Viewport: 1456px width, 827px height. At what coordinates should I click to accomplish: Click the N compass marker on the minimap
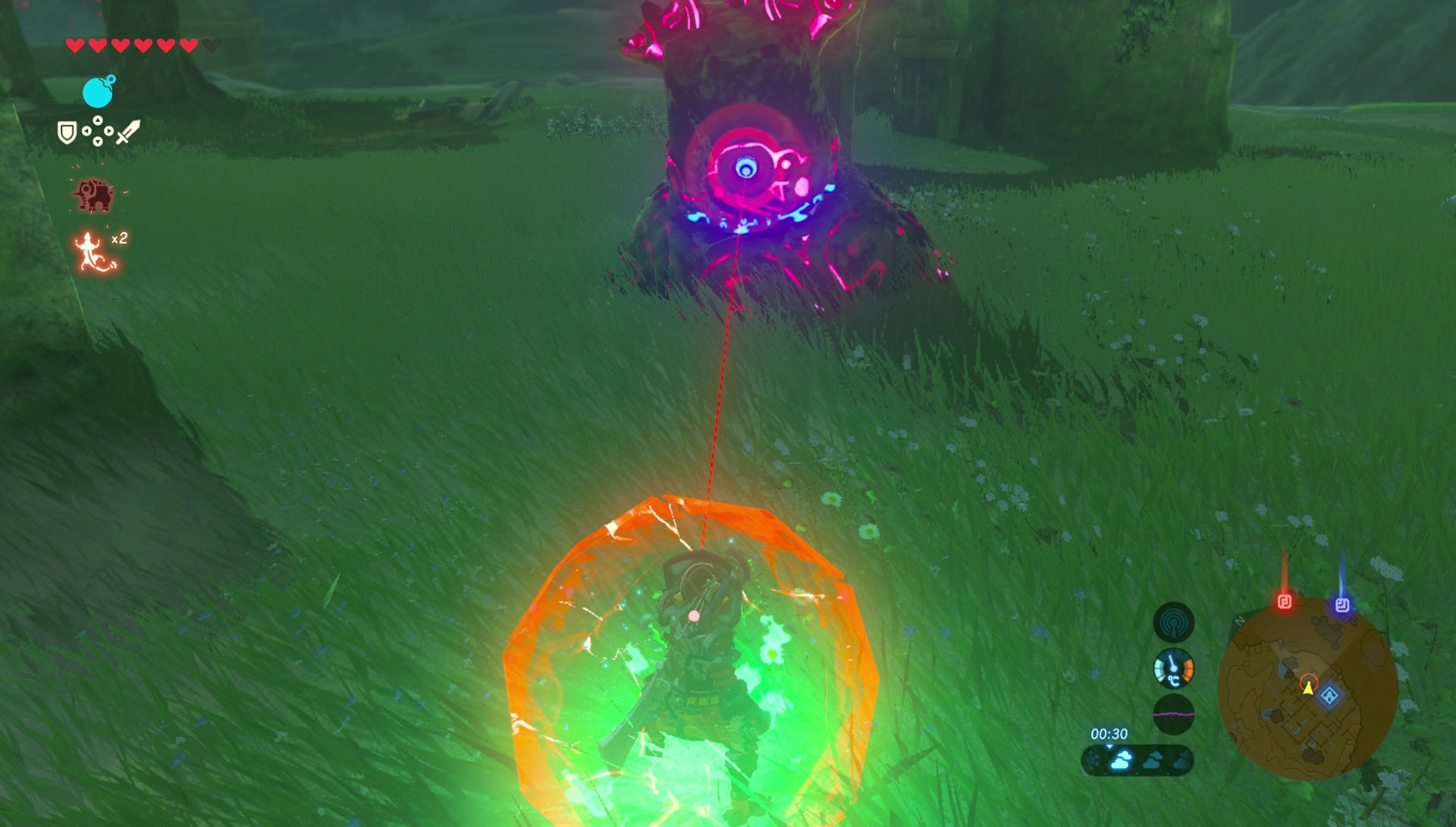pos(1239,621)
